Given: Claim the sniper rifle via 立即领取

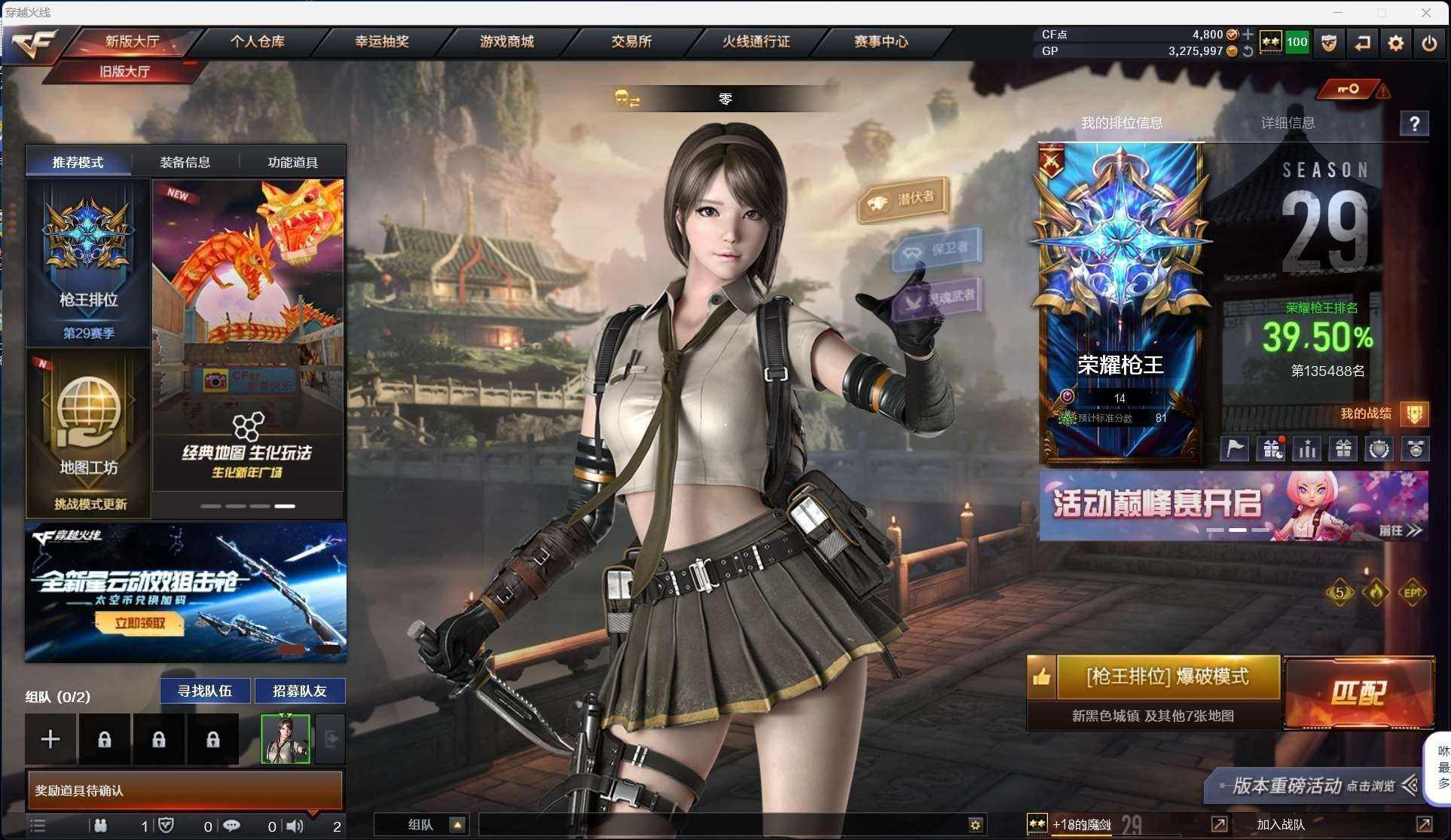Looking at the screenshot, I should 139,623.
